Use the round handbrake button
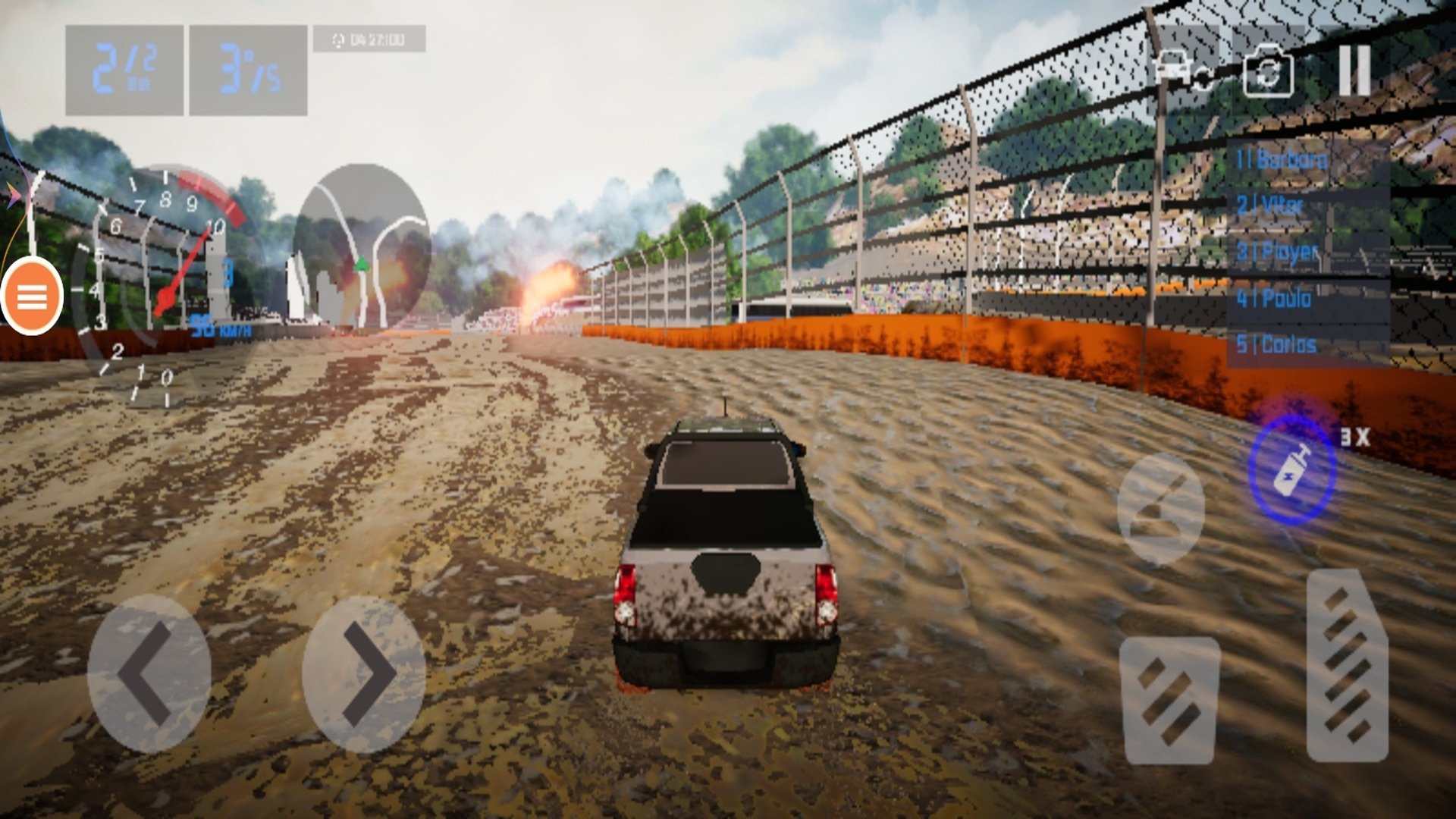1456x819 pixels. [1160, 509]
